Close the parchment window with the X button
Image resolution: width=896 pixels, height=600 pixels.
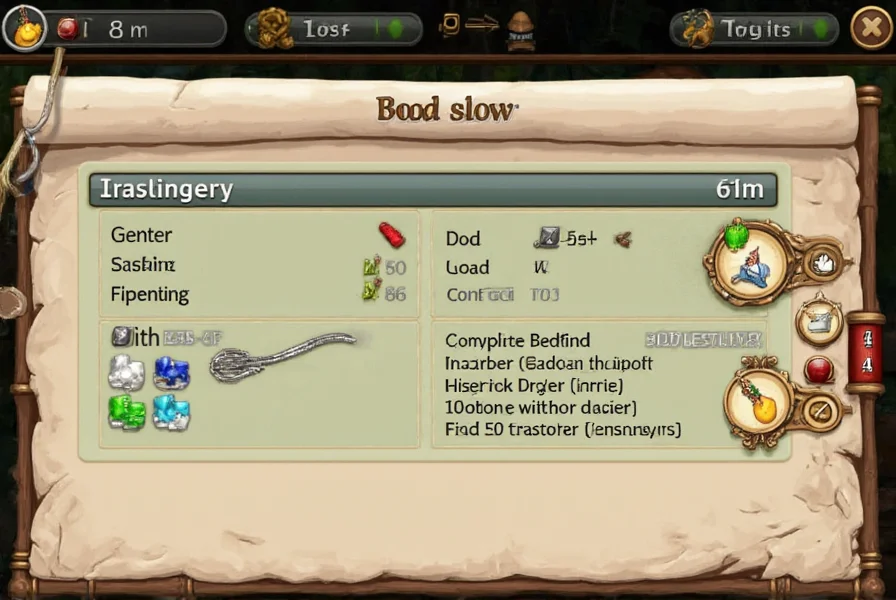871,30
